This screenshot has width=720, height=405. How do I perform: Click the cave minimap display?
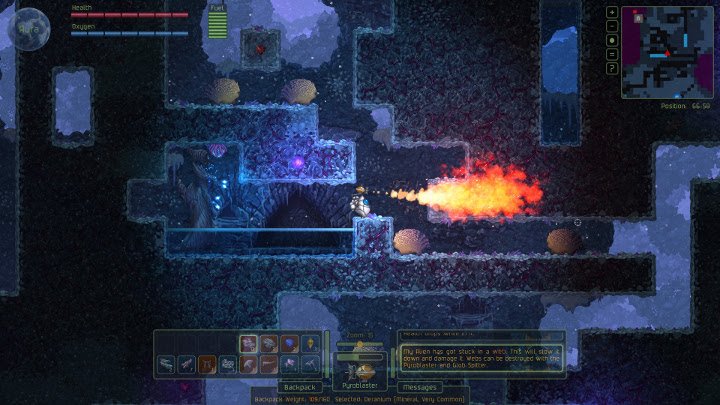click(665, 52)
